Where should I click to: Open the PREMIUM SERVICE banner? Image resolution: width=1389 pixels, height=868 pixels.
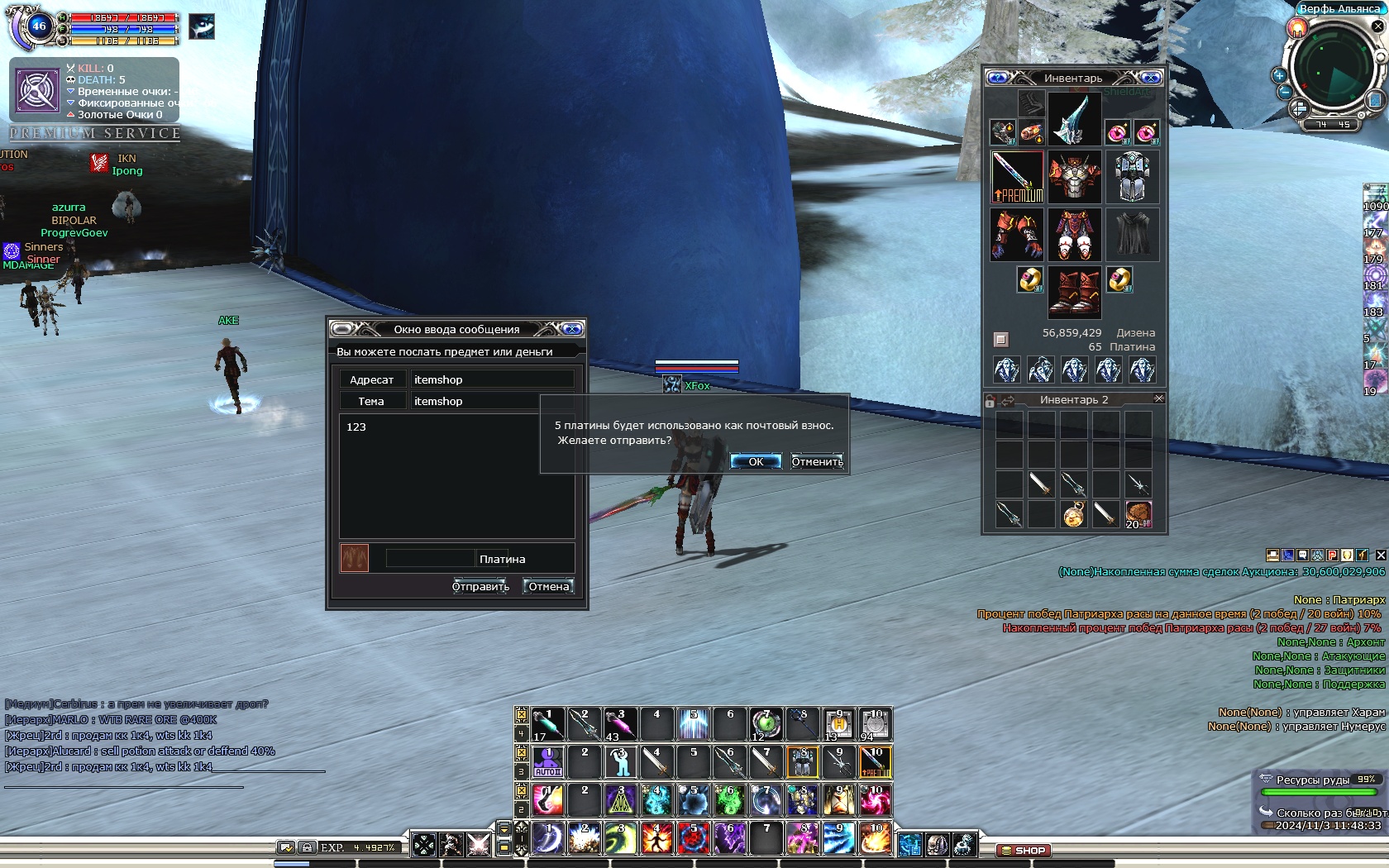95,133
